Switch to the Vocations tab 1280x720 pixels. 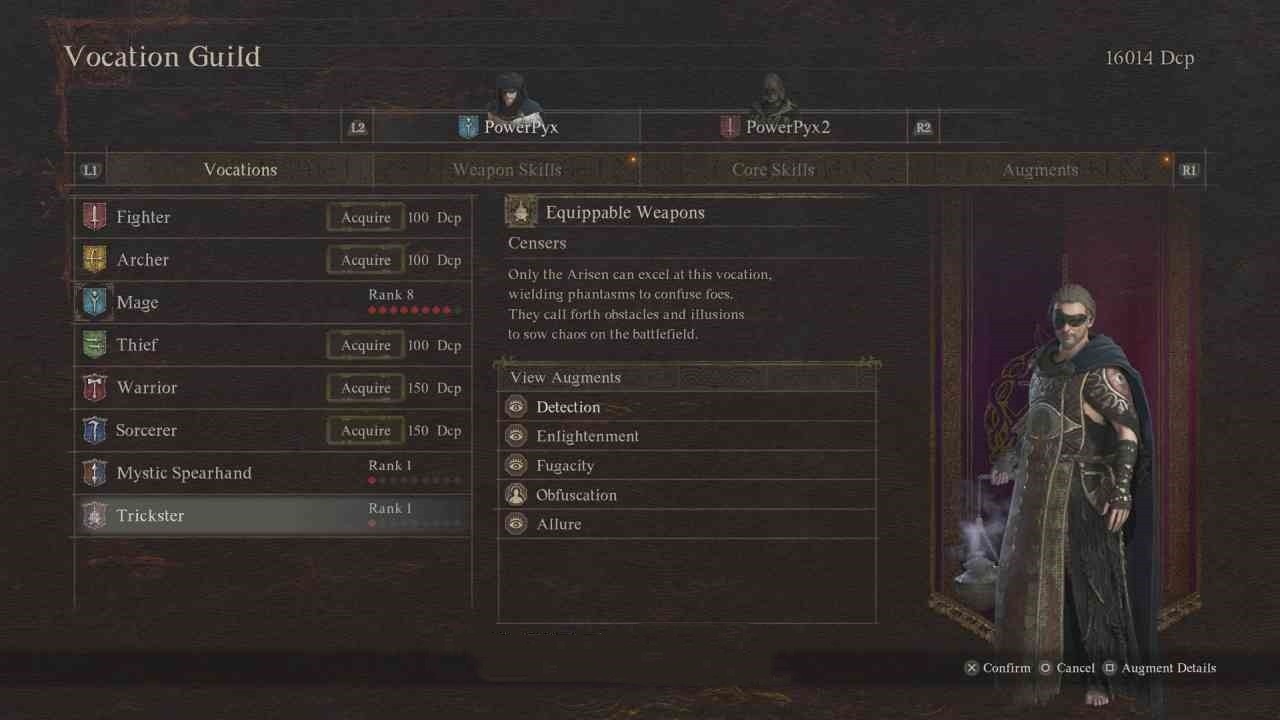point(240,170)
